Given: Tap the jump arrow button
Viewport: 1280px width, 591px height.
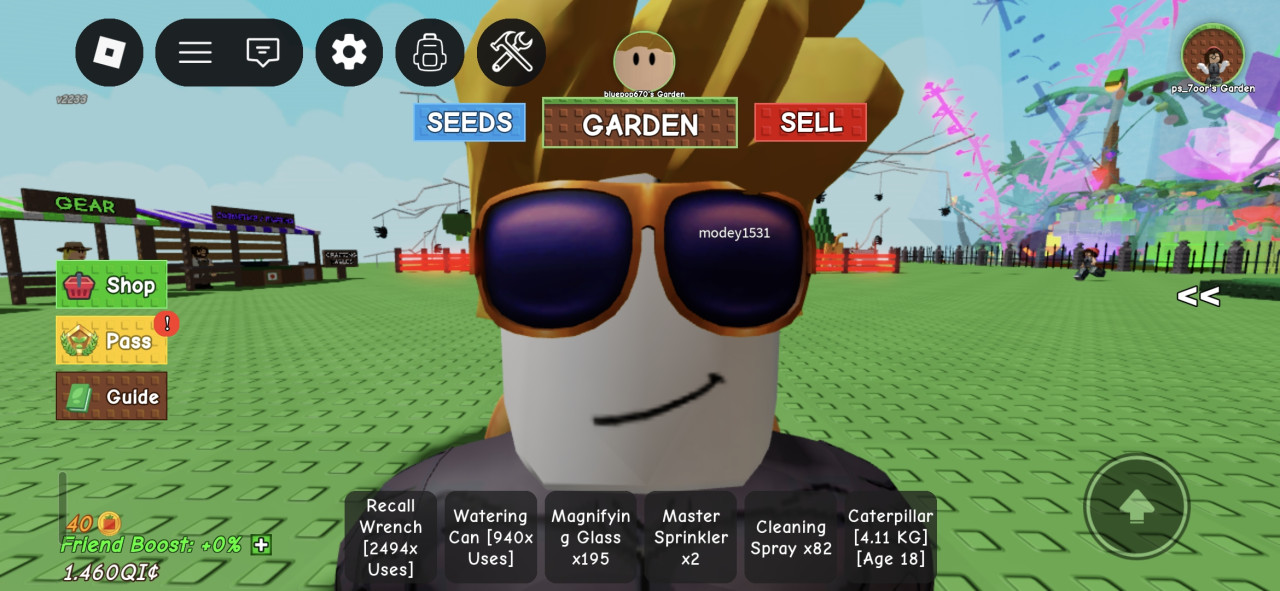Looking at the screenshot, I should coord(1136,507).
